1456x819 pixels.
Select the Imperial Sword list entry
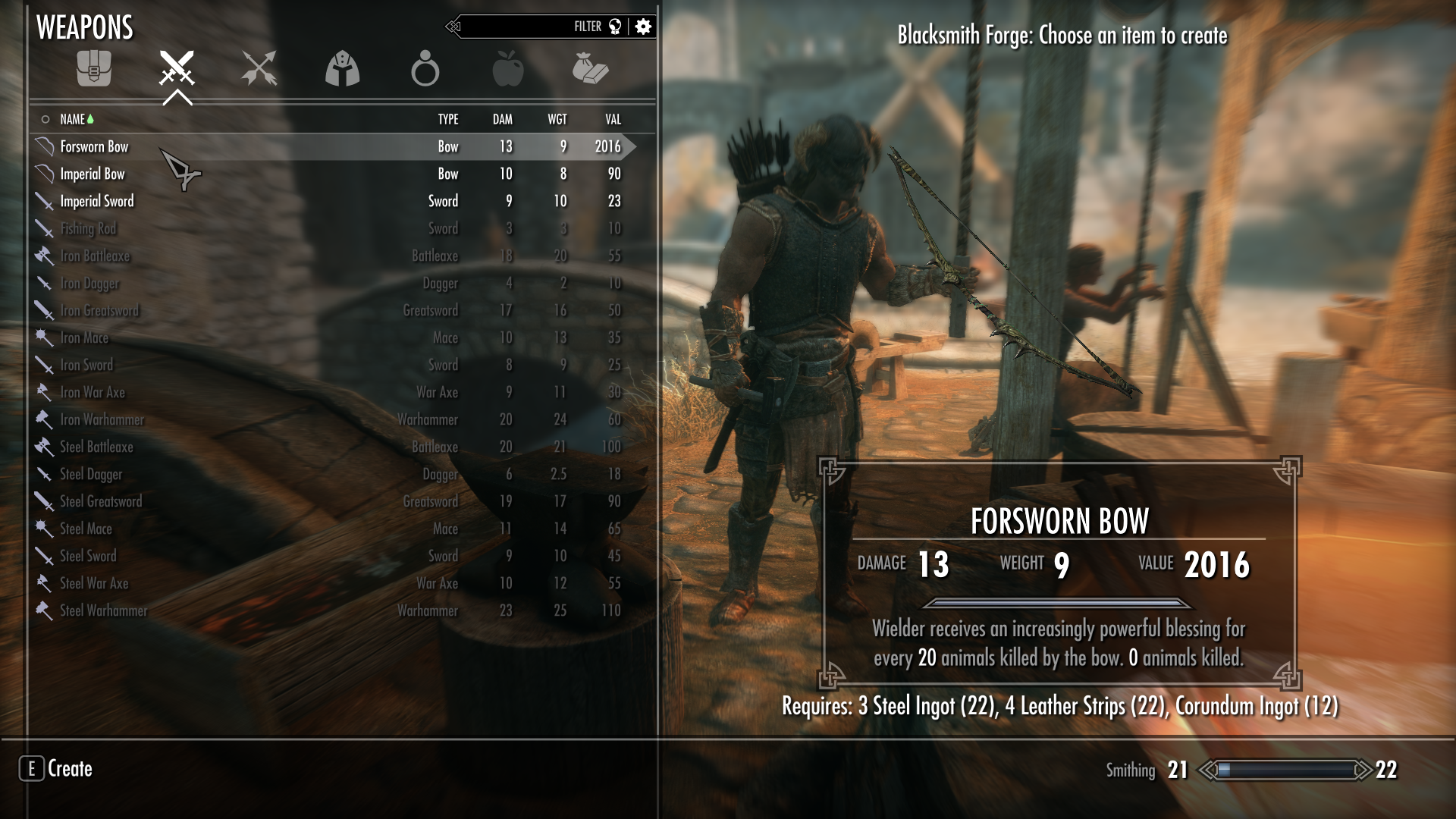(97, 201)
